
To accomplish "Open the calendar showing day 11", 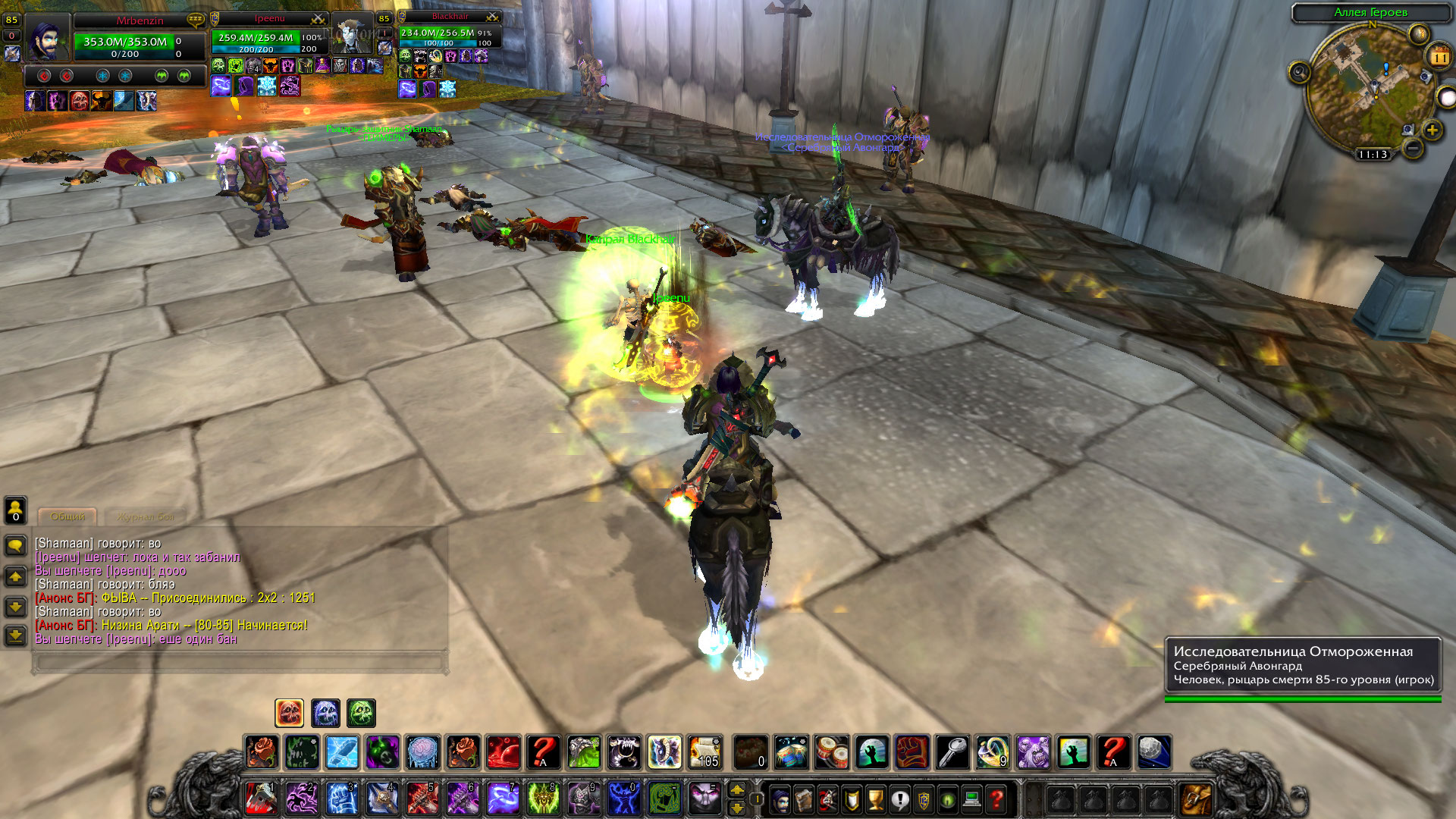I will pos(1439,56).
